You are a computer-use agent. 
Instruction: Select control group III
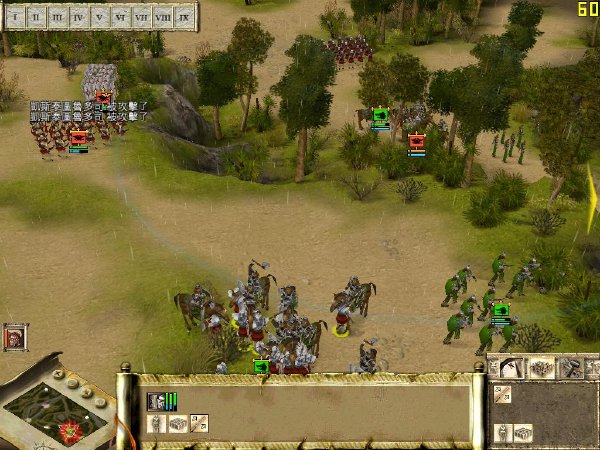pyautogui.click(x=57, y=17)
